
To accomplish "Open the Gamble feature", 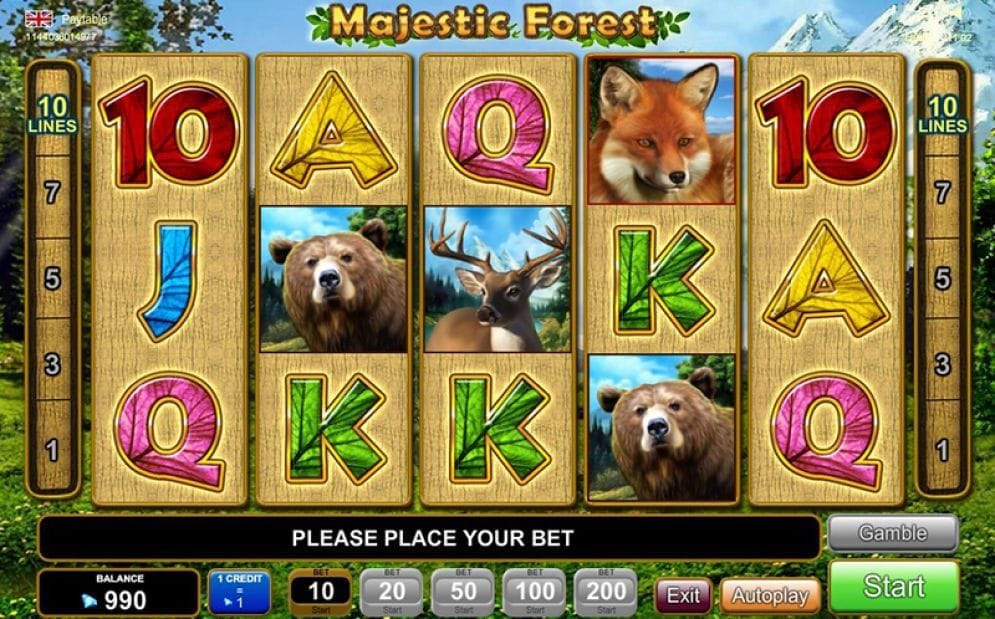I will pyautogui.click(x=892, y=533).
